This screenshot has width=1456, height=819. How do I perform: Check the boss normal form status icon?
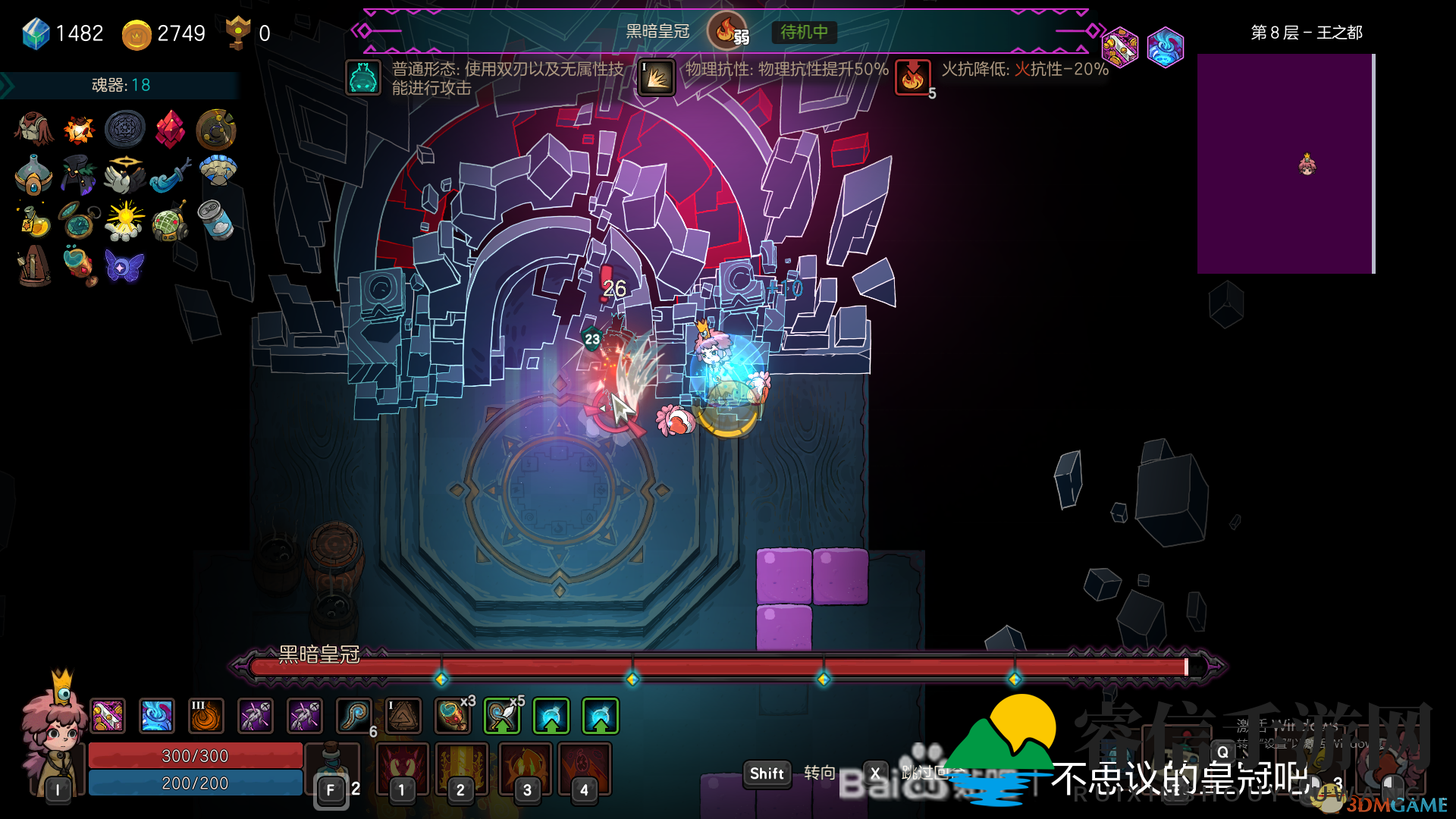pyautogui.click(x=363, y=77)
